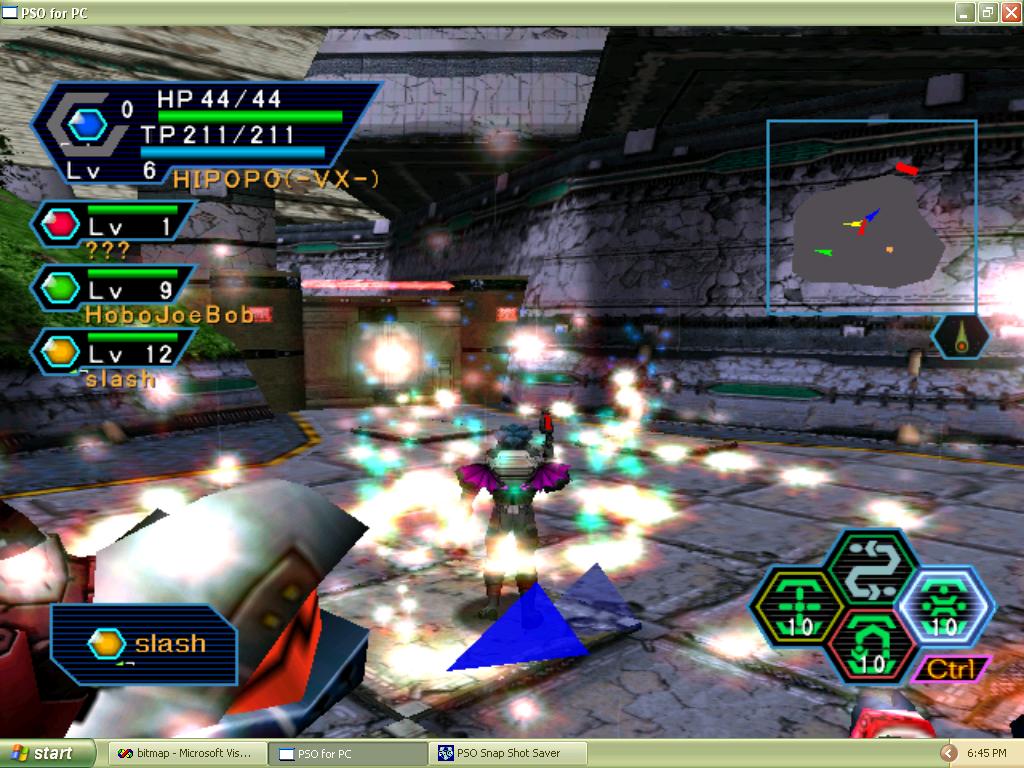Screen dimensions: 1024x768
Task: Click HIPOPO's own player status panel
Action: tap(205, 133)
